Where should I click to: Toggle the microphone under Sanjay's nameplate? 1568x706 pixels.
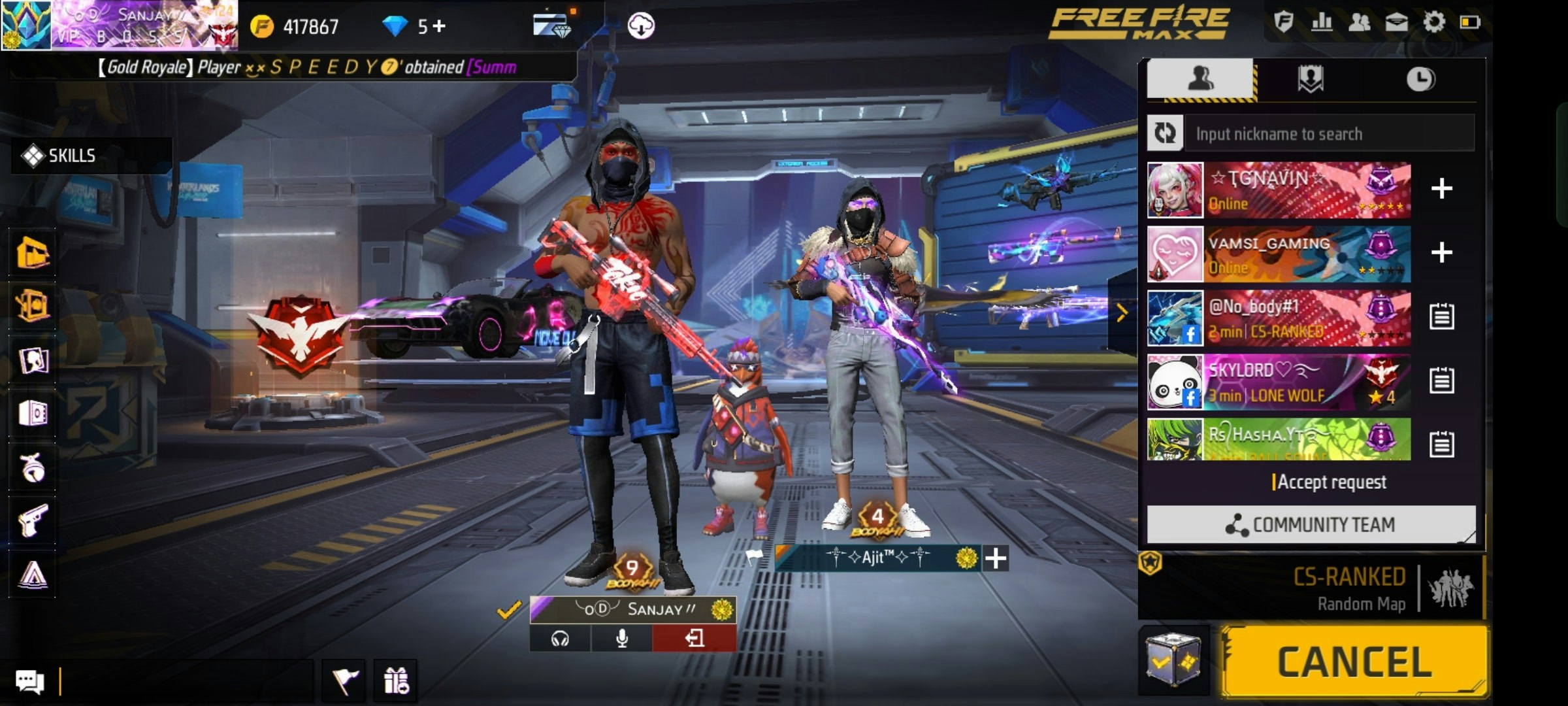click(622, 638)
